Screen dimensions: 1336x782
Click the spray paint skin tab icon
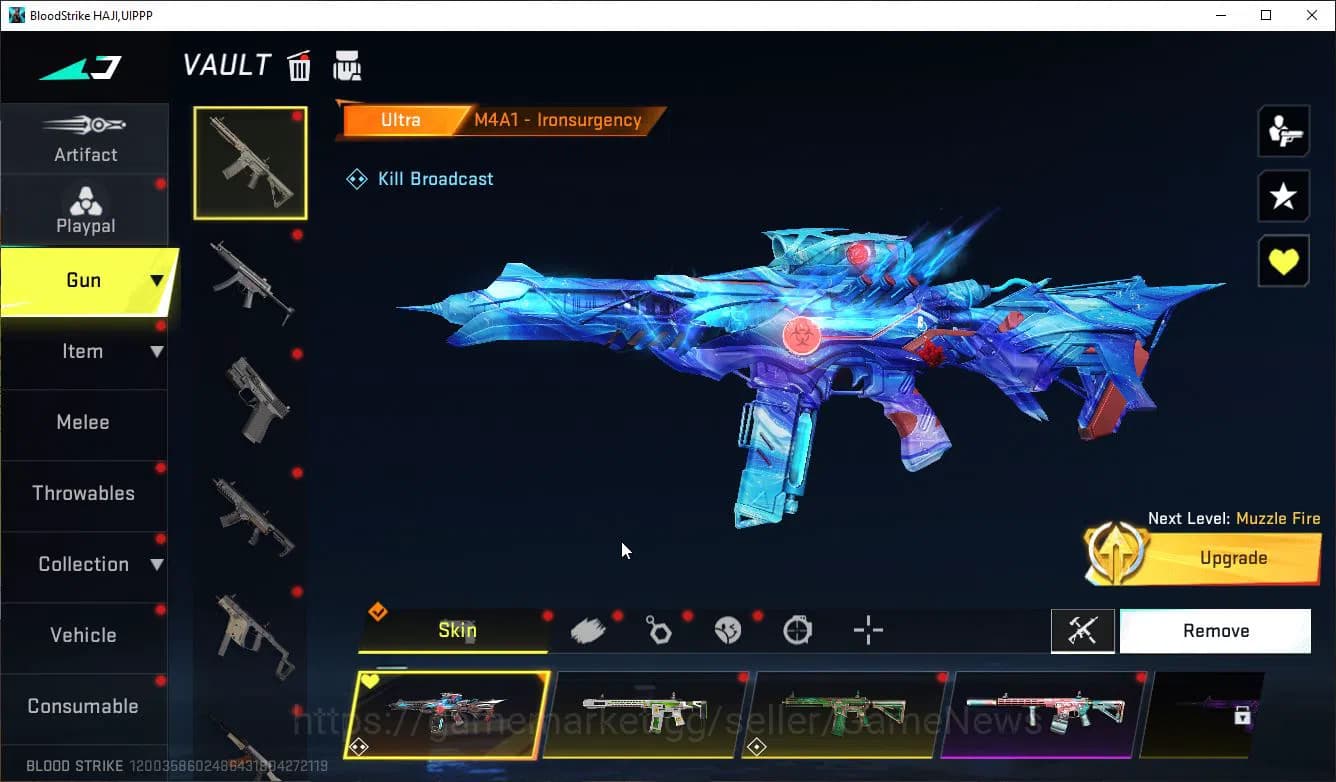tap(588, 630)
